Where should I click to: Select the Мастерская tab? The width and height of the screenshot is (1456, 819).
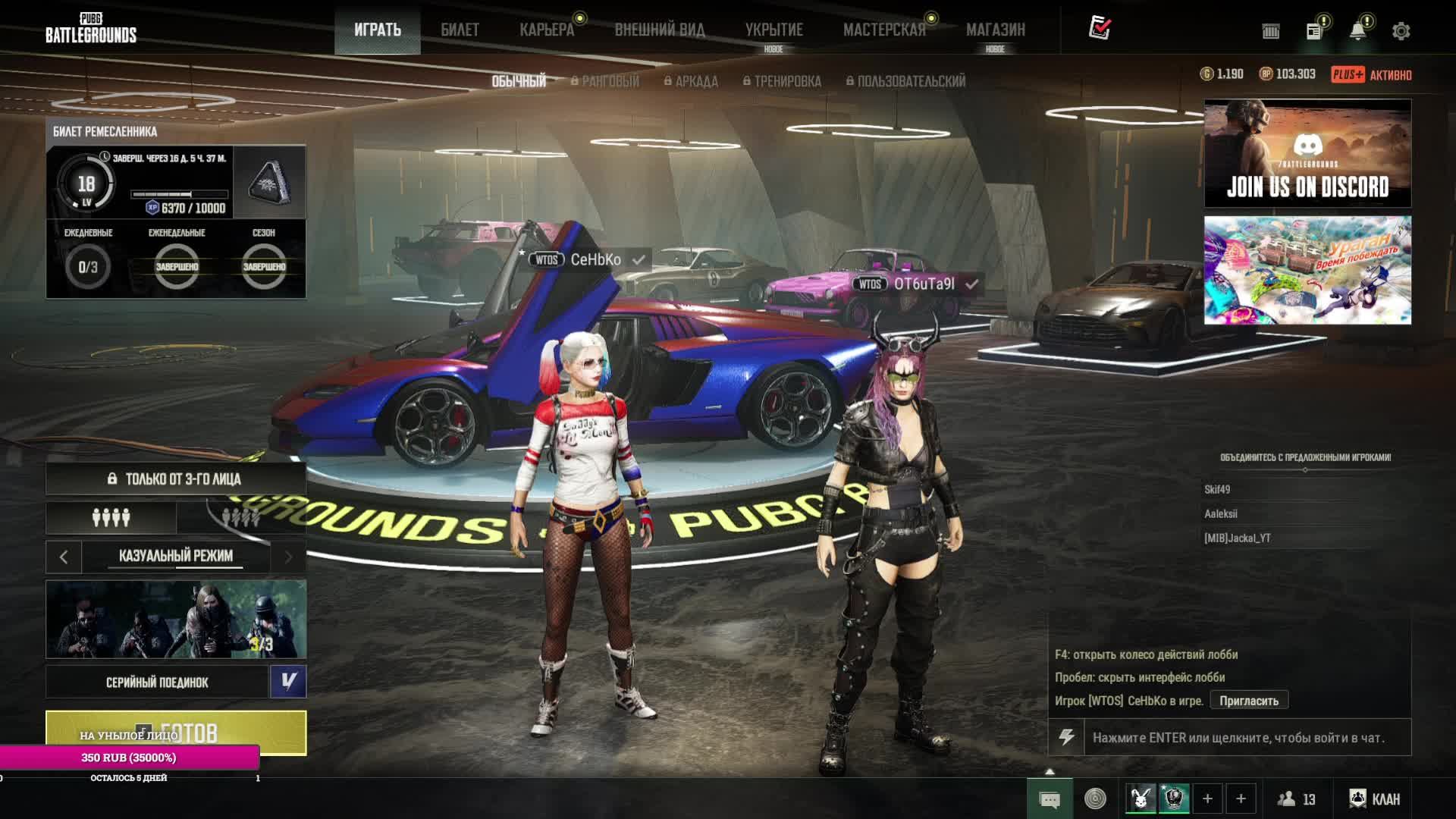[884, 30]
